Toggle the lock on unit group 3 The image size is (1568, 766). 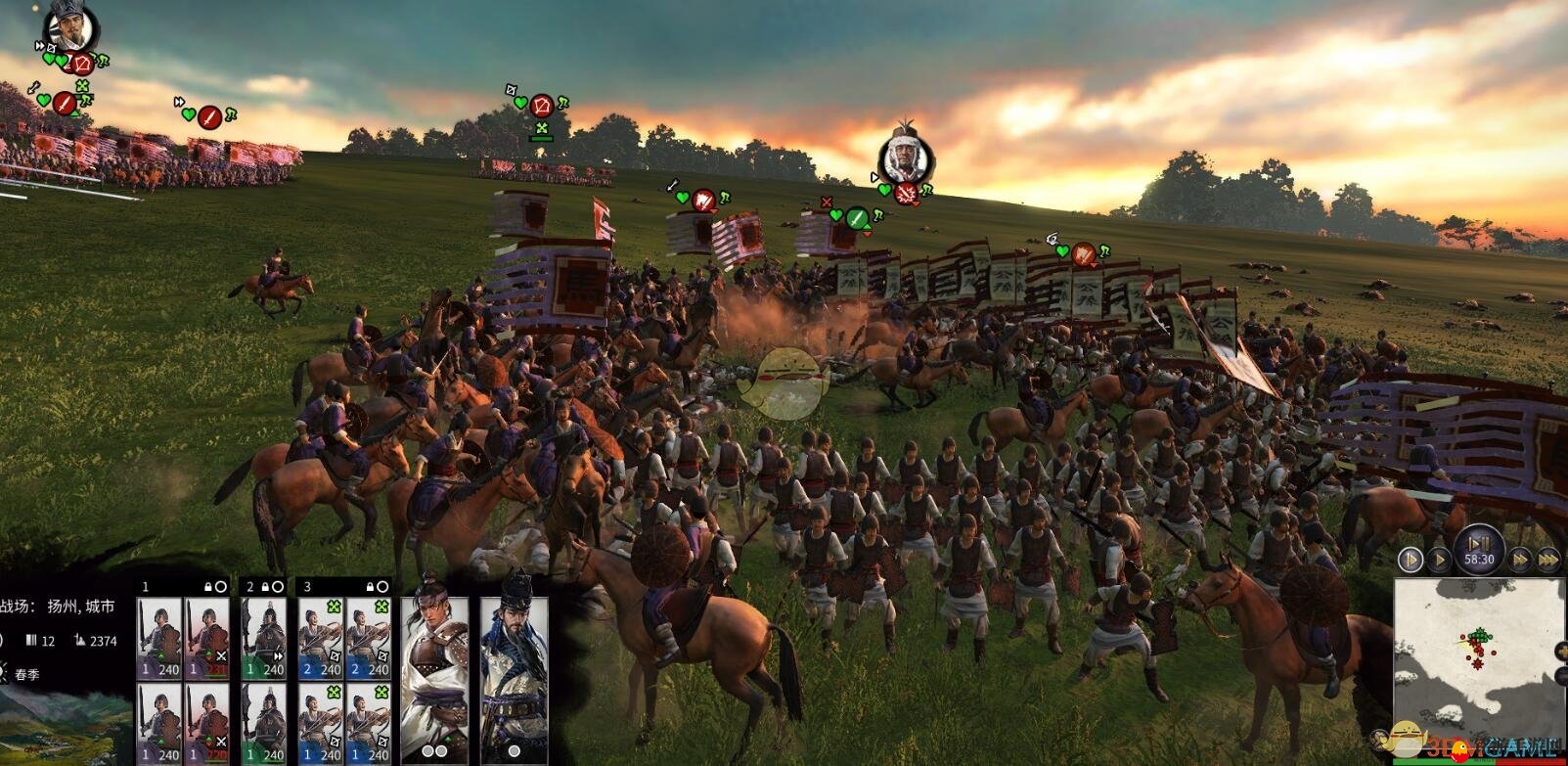point(369,587)
